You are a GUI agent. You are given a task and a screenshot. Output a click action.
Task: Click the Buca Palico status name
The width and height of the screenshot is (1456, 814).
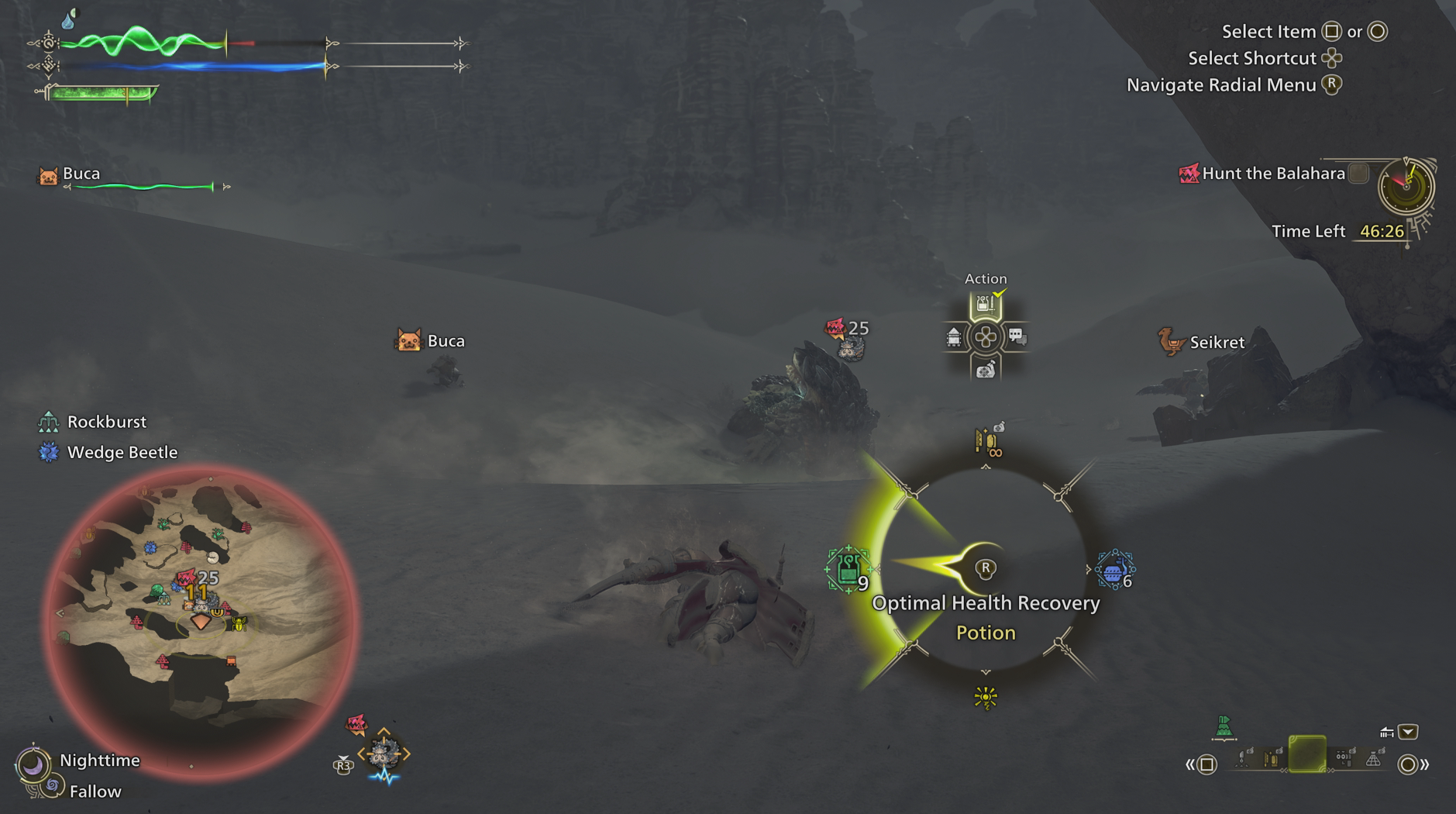pyautogui.click(x=81, y=174)
